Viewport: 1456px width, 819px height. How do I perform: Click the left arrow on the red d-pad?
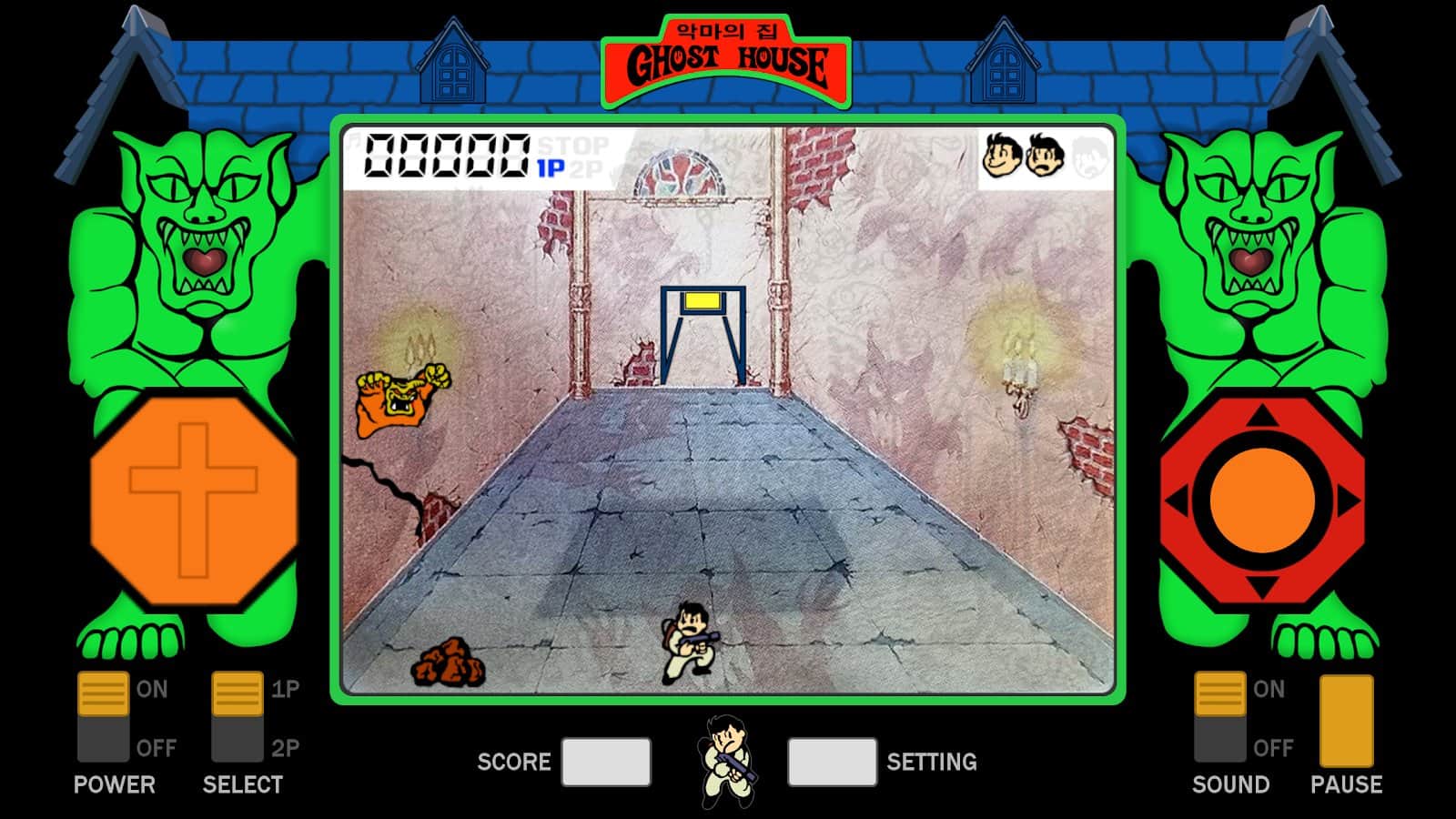pos(1178,500)
